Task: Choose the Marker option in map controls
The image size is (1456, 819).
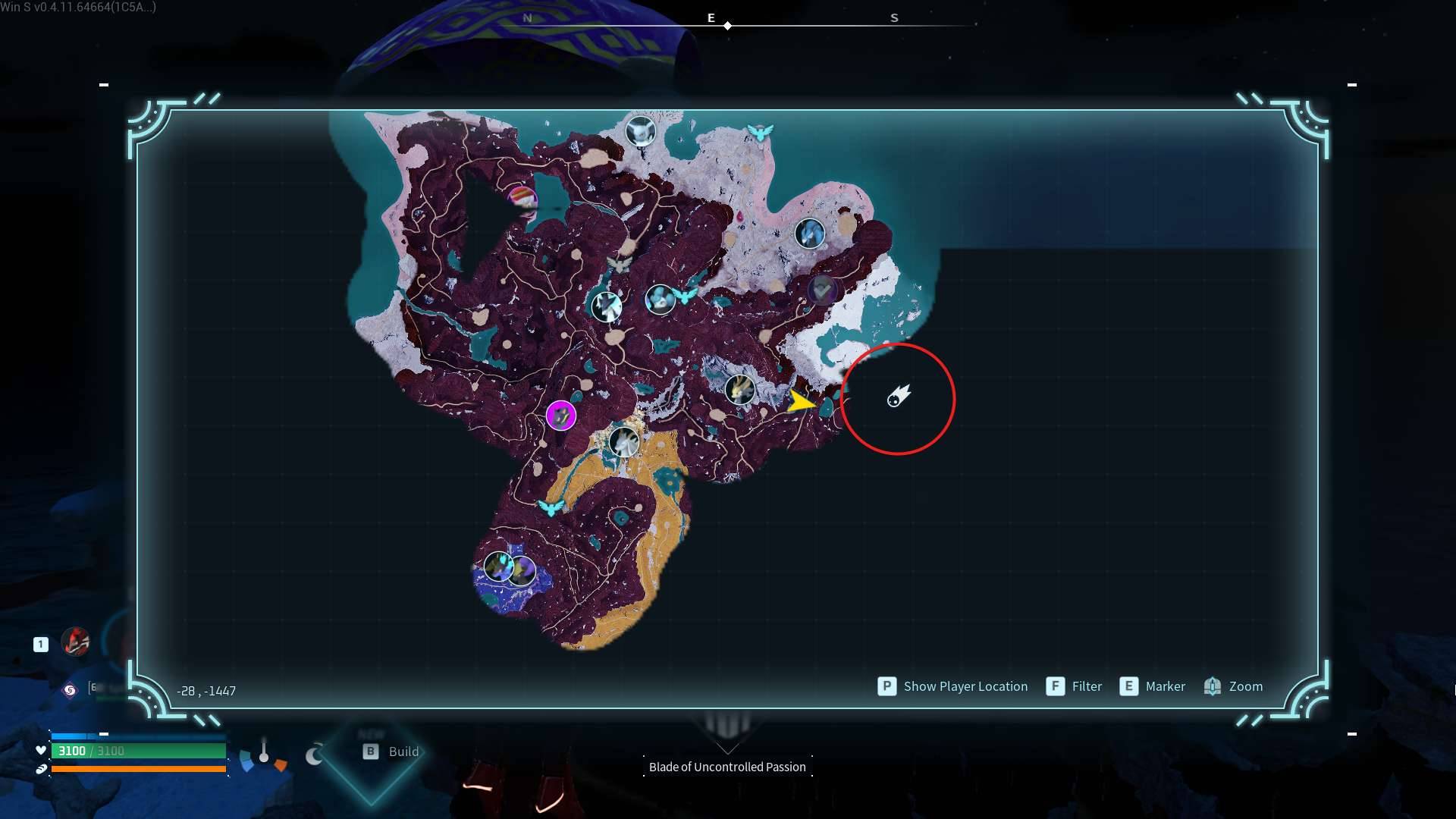Action: coord(1153,686)
